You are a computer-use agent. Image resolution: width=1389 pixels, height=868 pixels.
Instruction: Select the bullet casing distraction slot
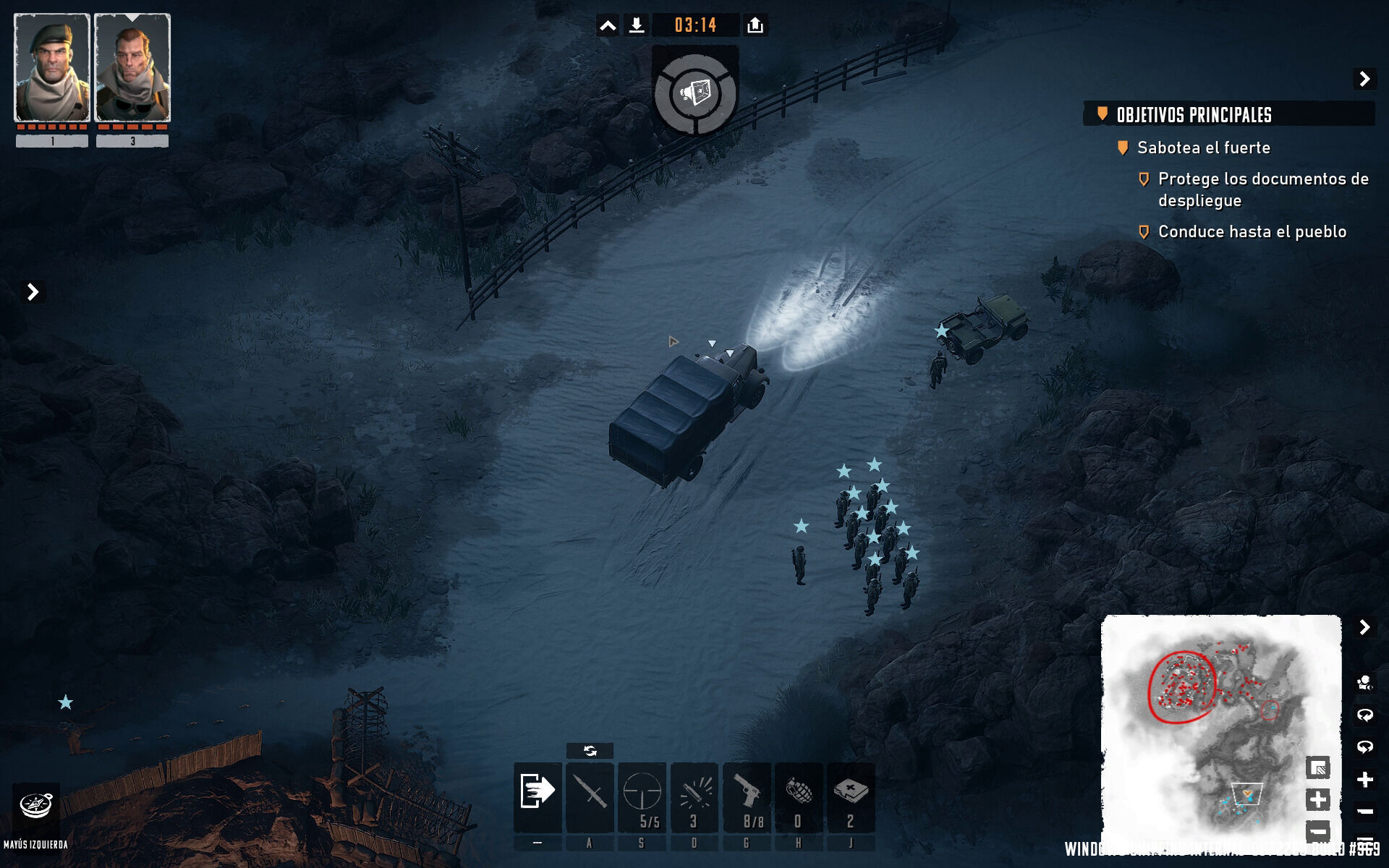tap(694, 796)
